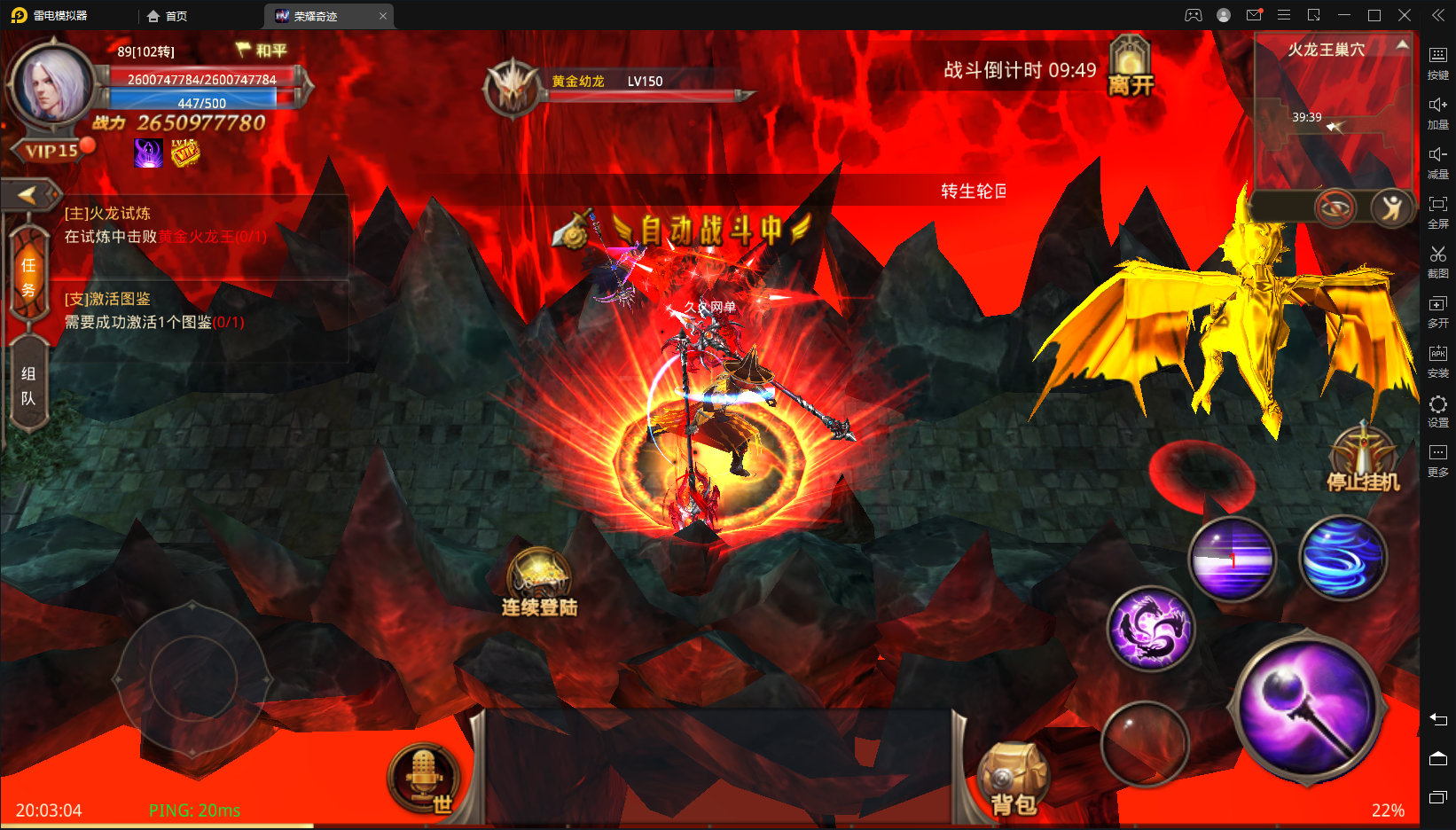Select the 火龙试炼 main quest entry

pos(165,224)
